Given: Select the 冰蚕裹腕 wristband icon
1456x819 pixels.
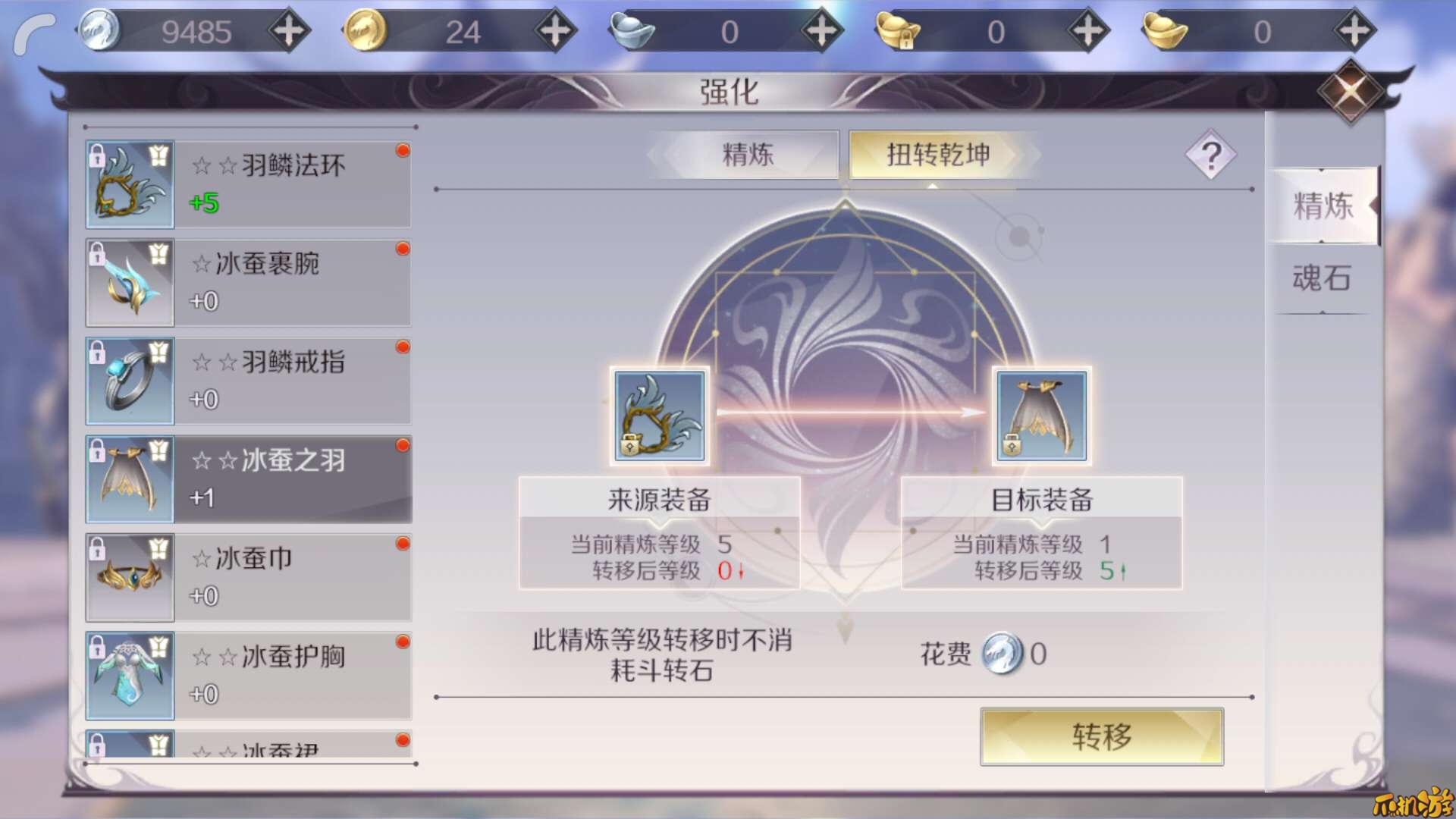Looking at the screenshot, I should (x=129, y=282).
